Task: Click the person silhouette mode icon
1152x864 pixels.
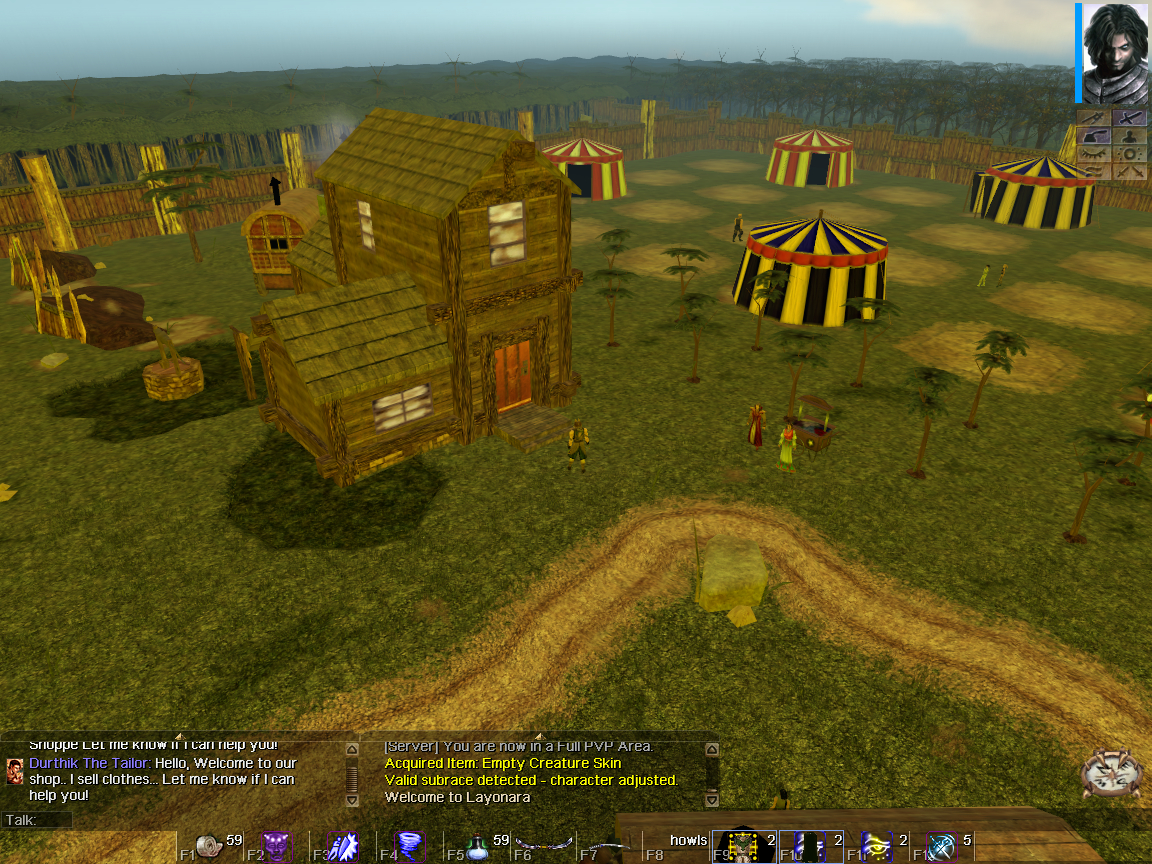Action: [x=1130, y=137]
